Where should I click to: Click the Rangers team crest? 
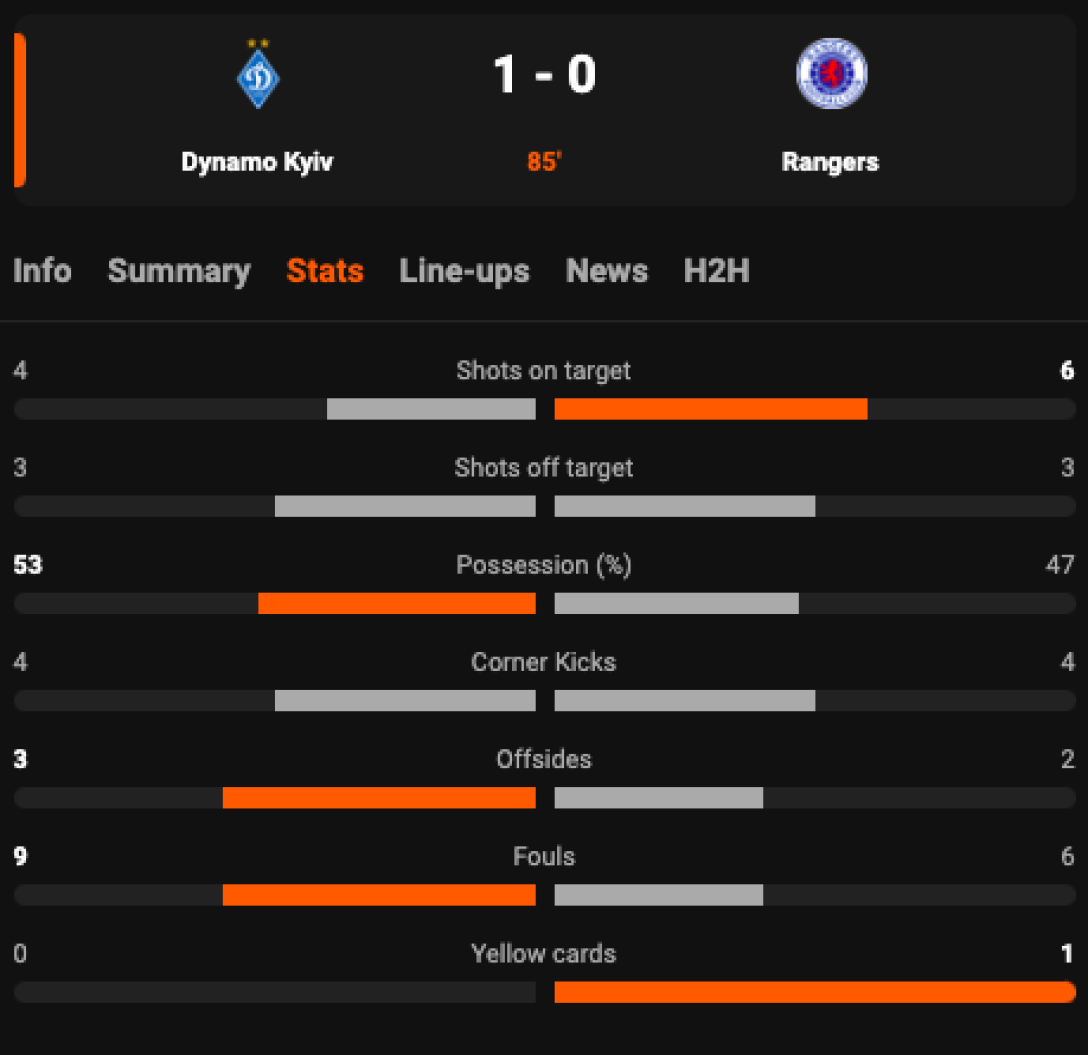tap(831, 74)
